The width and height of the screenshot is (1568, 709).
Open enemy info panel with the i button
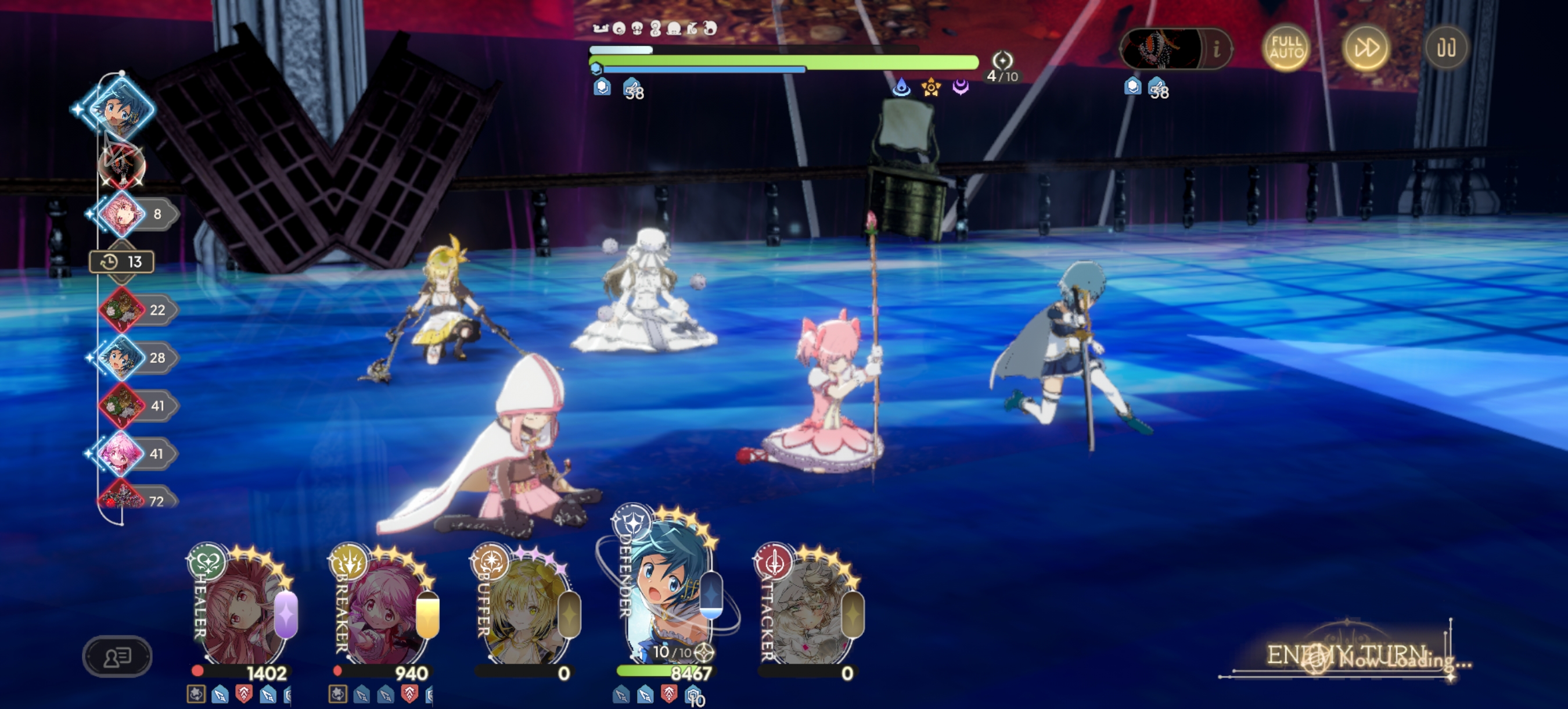tap(1216, 48)
